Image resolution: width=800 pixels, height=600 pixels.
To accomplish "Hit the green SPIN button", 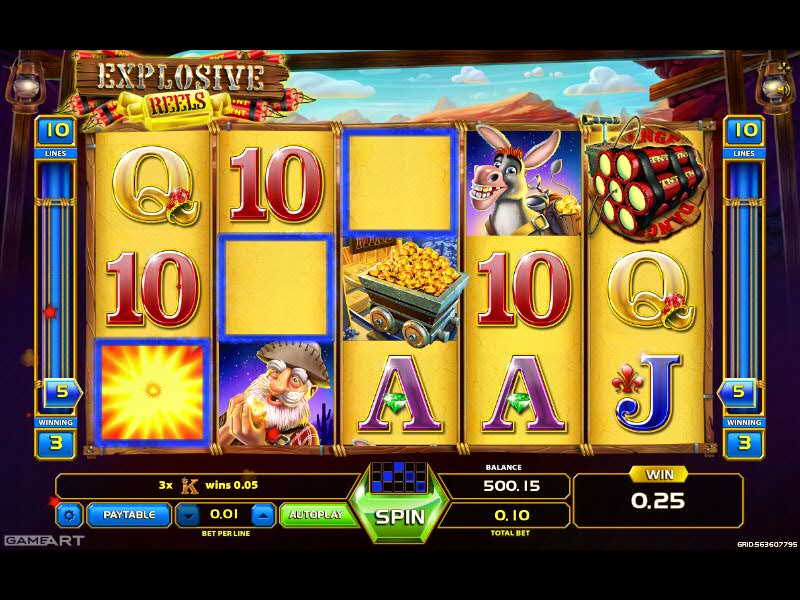I will (x=399, y=517).
